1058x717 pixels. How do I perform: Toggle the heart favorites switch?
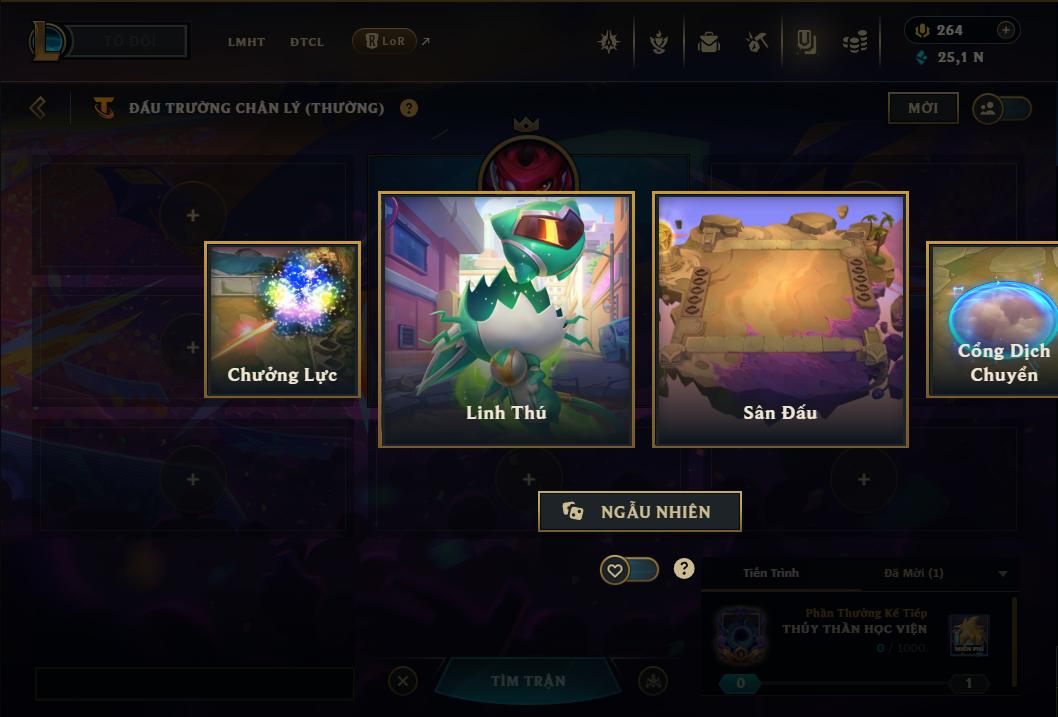pos(629,570)
